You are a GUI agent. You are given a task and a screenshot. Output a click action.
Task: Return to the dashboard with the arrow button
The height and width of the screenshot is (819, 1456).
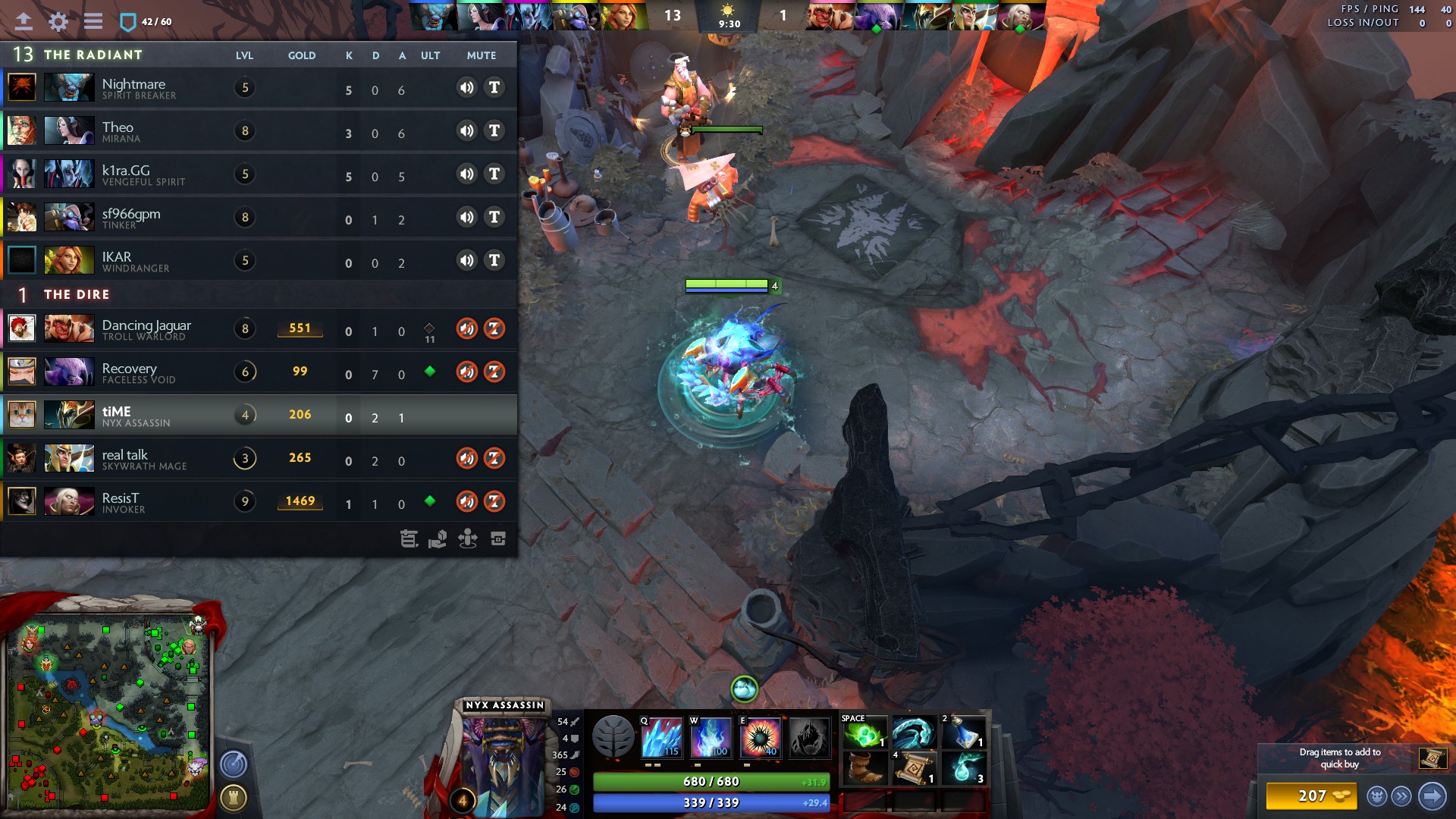coord(24,21)
